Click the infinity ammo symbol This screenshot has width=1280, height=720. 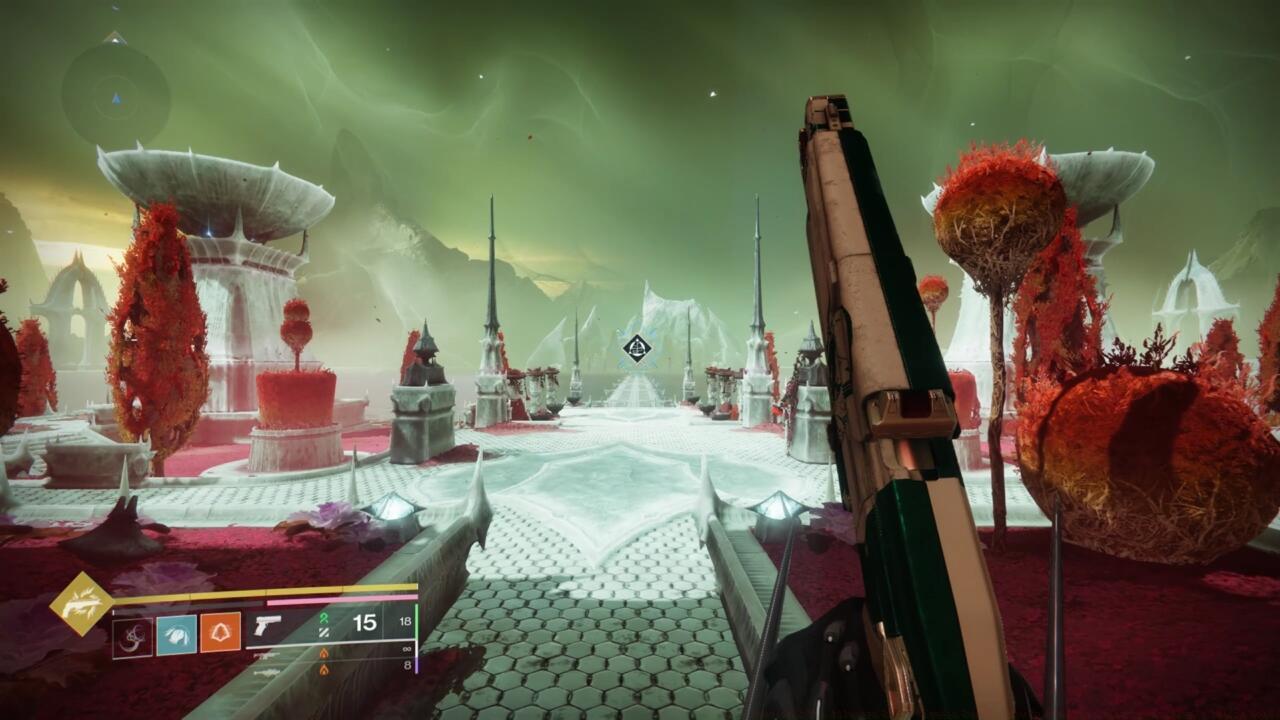click(406, 649)
